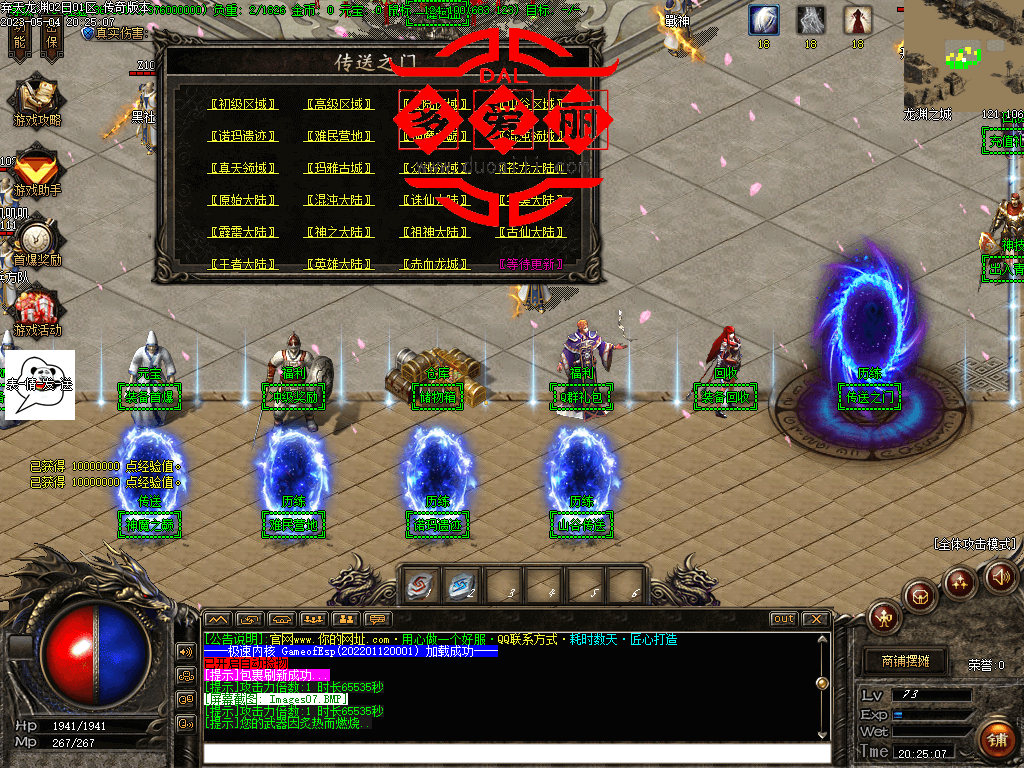The width and height of the screenshot is (1024, 768).
Task: Close the chat panel with X
Action: (x=816, y=619)
